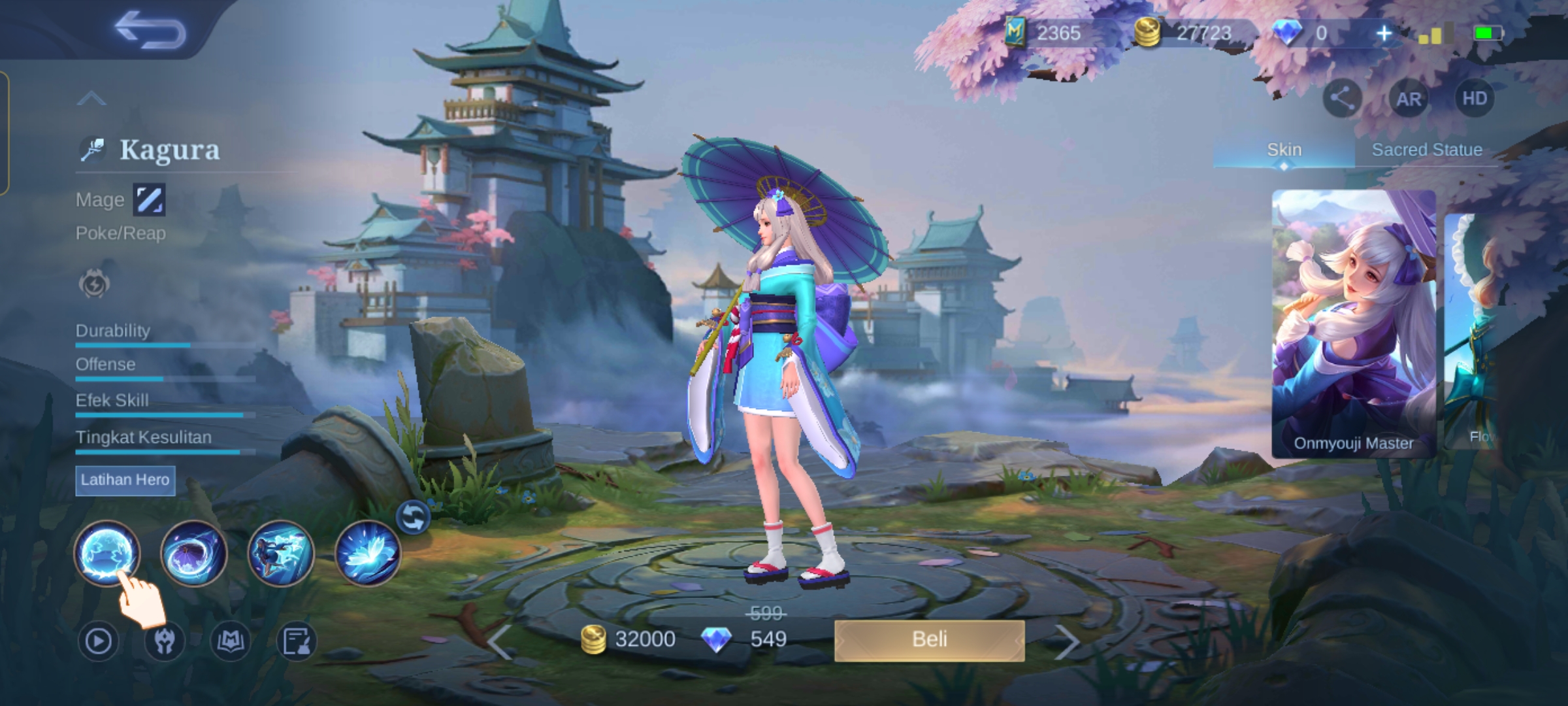Open the hero story book icon
1568x706 pixels.
(x=231, y=641)
